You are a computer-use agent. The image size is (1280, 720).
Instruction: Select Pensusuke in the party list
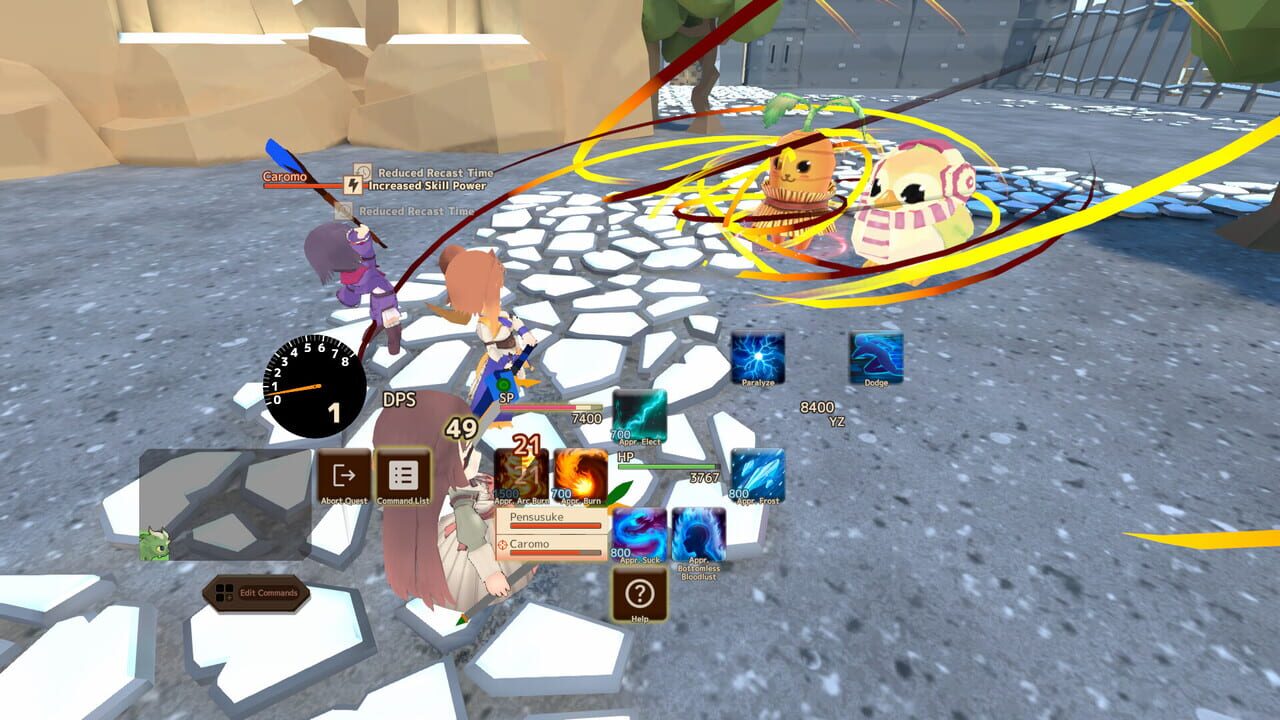(548, 518)
